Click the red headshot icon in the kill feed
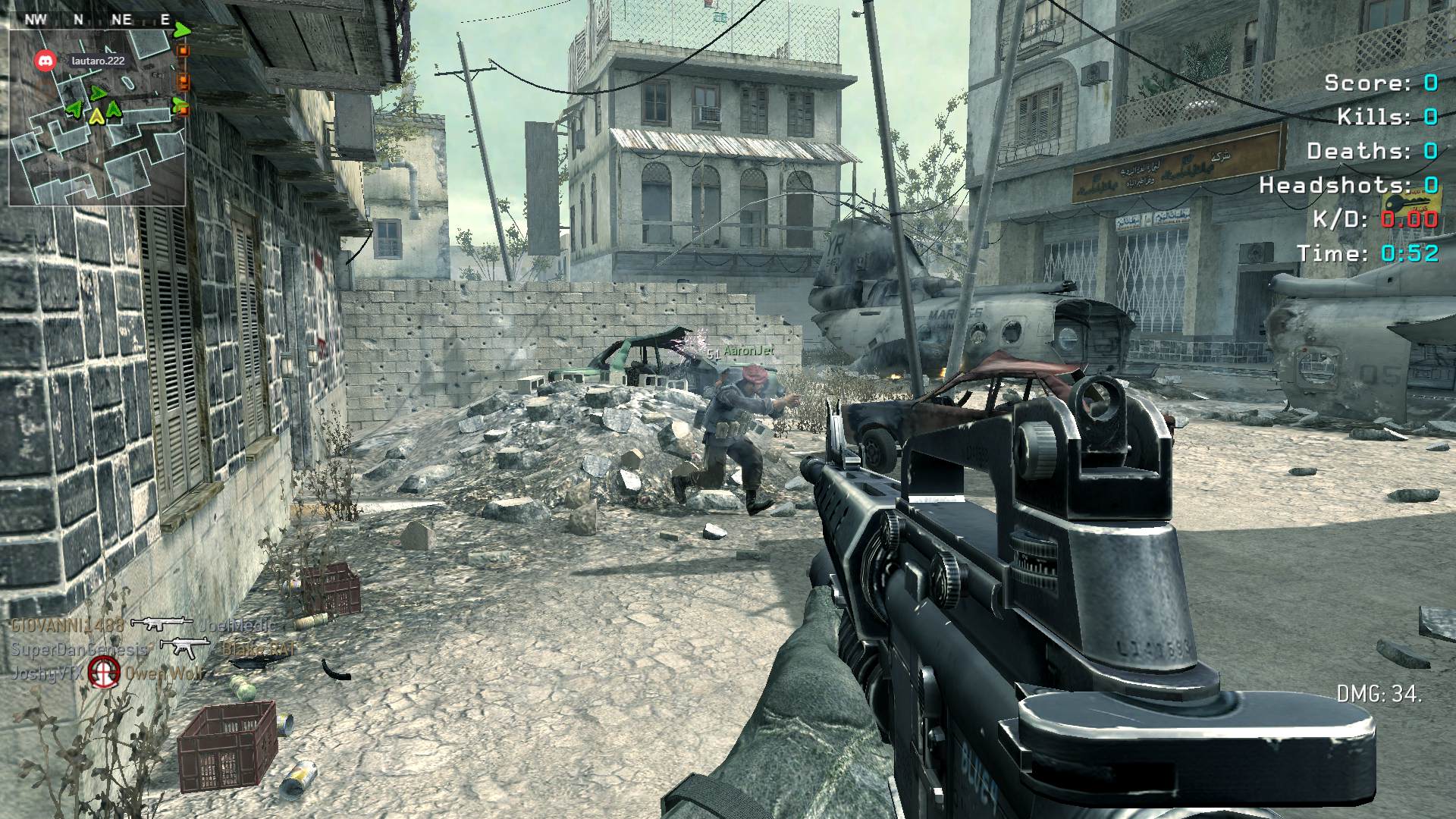 pyautogui.click(x=104, y=672)
